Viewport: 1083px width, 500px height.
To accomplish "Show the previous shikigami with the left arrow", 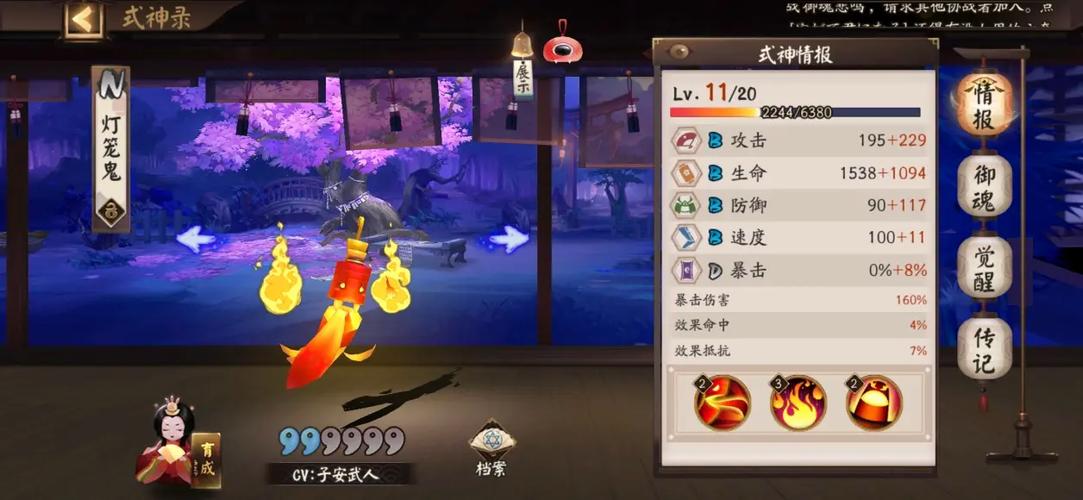I will (x=196, y=238).
